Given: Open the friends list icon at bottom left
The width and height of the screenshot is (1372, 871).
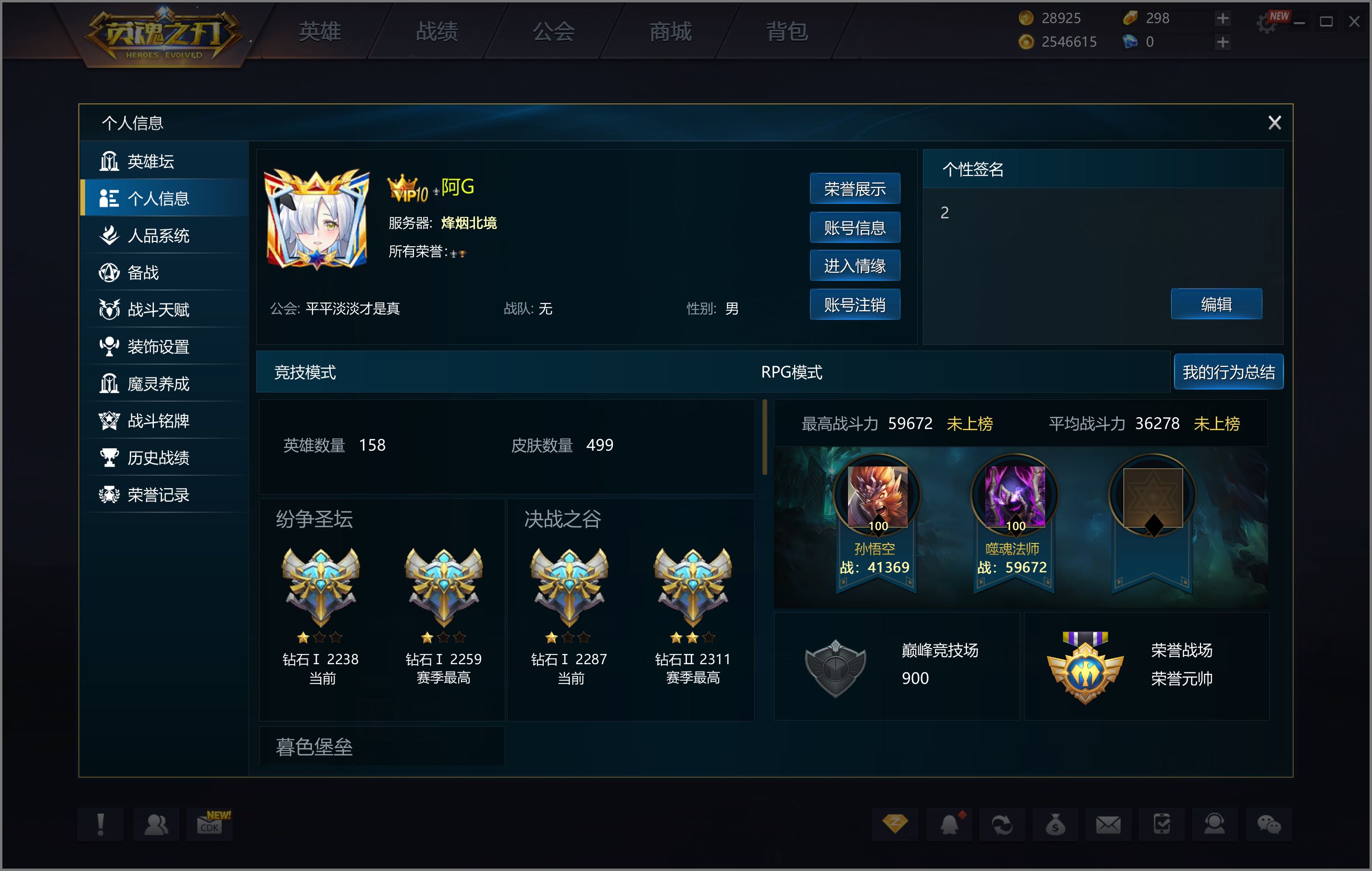Looking at the screenshot, I should [x=157, y=825].
